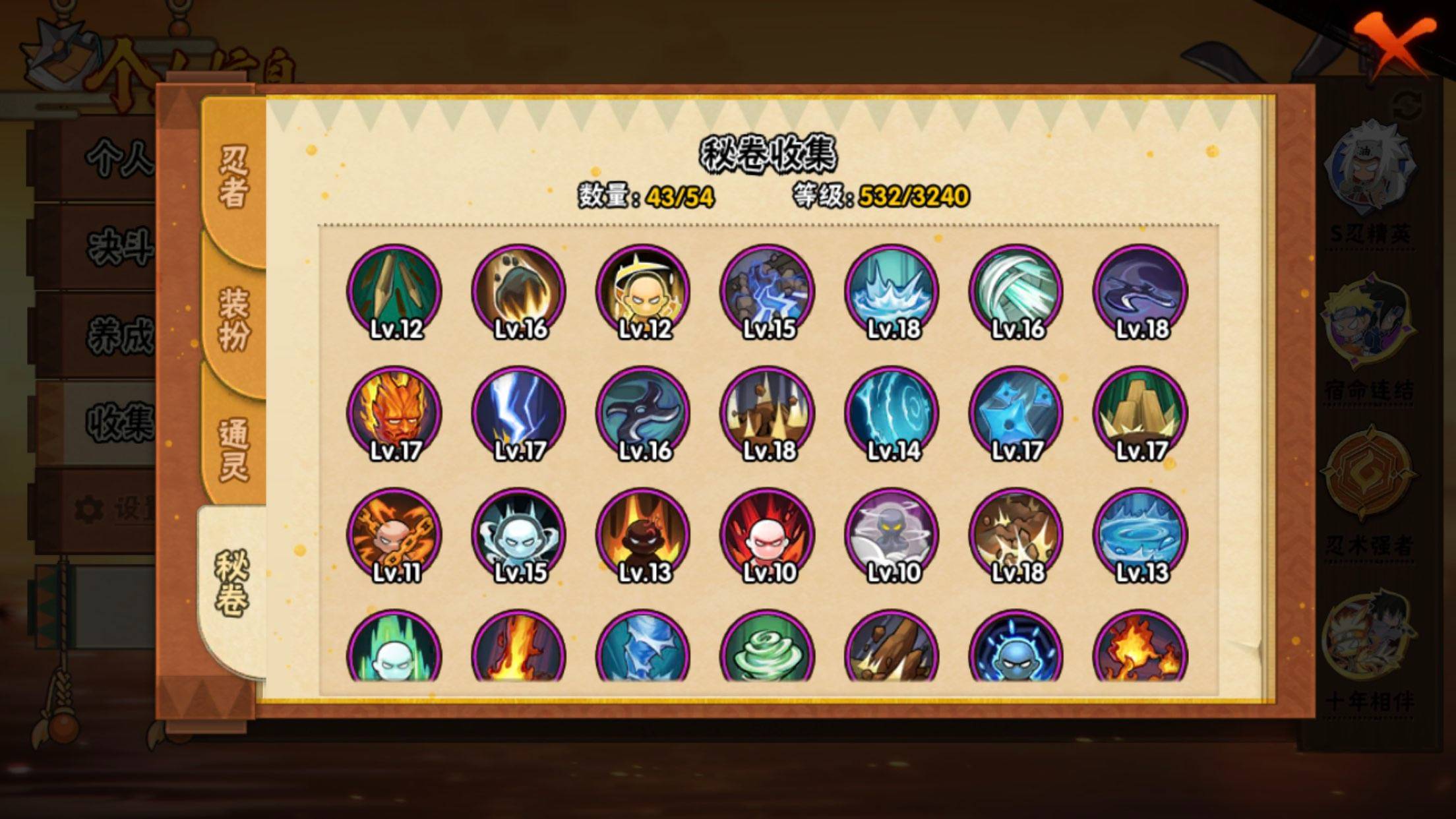The height and width of the screenshot is (819, 1456).
Task: Select the earth pillars scroll Lv.17
Action: pos(1141,413)
